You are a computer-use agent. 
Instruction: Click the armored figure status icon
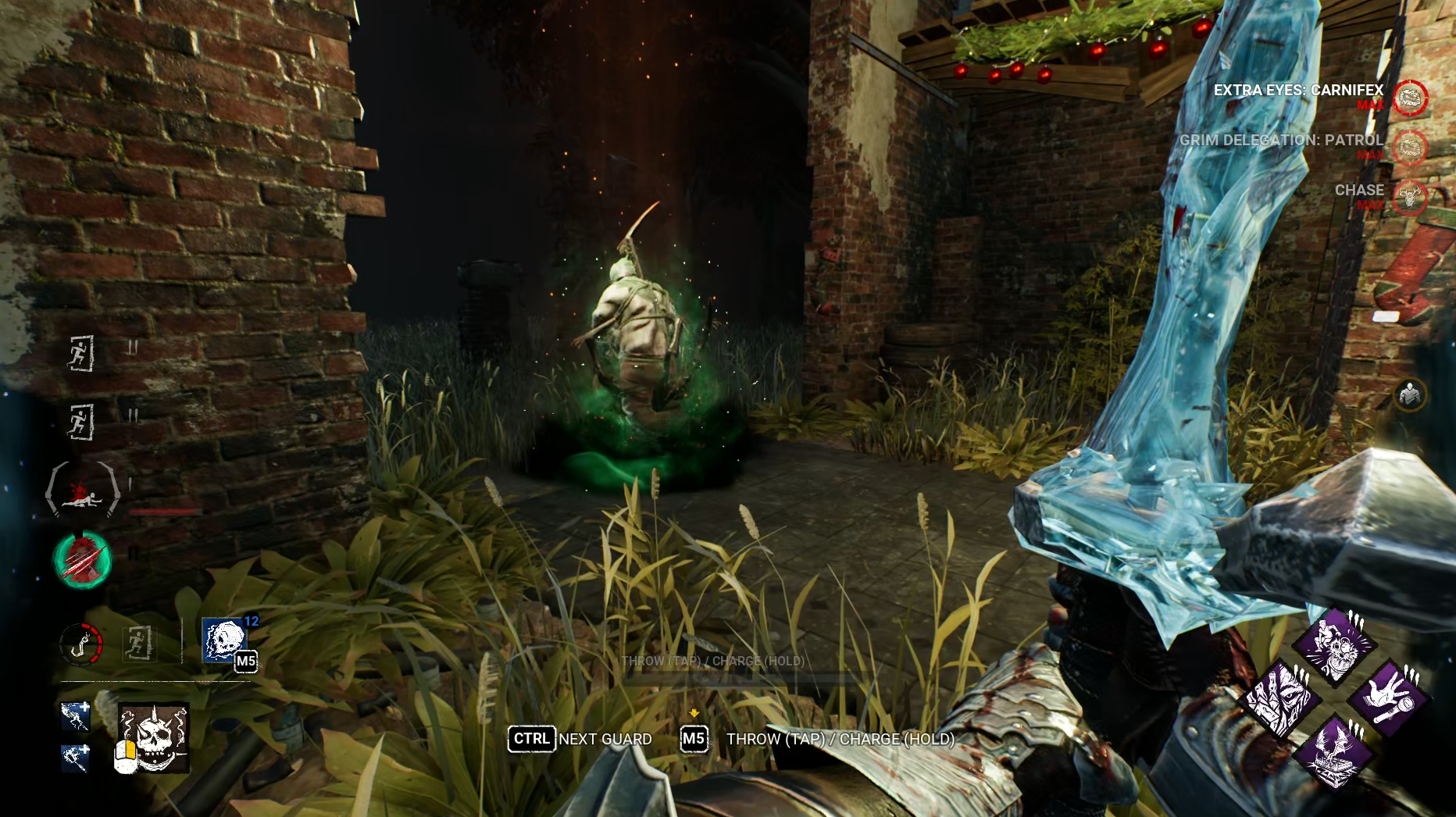[1410, 394]
